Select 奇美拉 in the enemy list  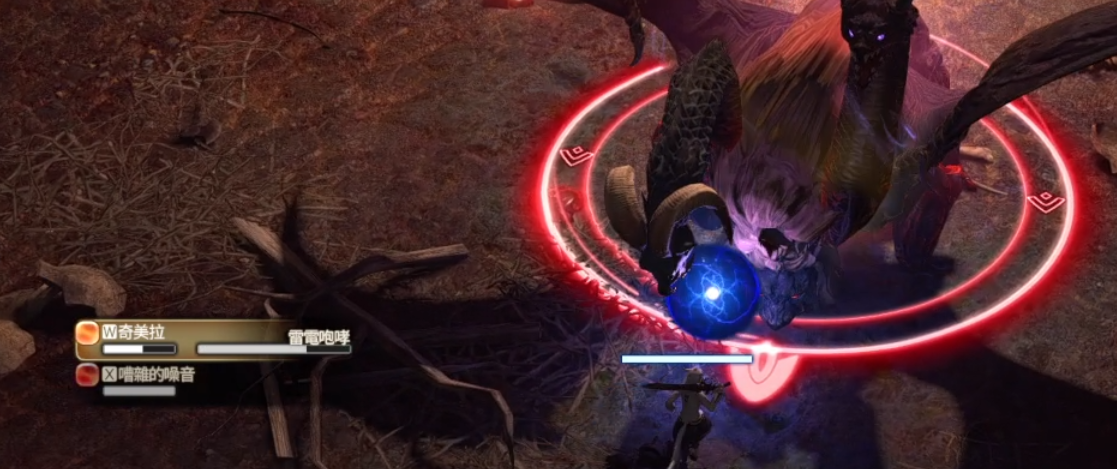(141, 333)
